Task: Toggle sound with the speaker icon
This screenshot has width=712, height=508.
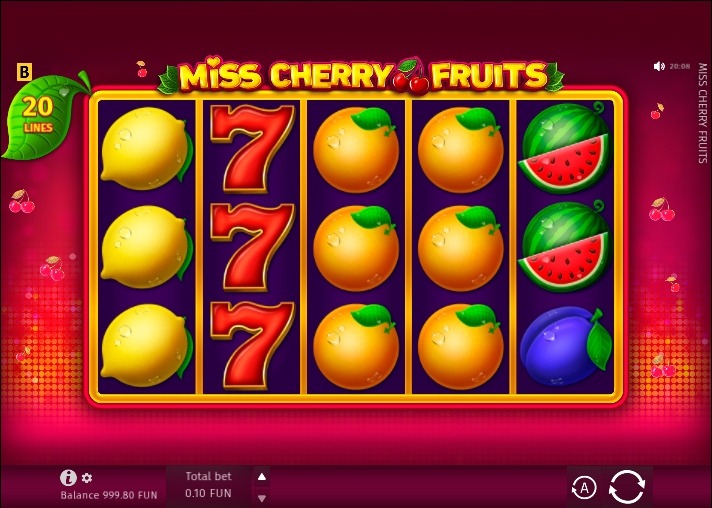Action: click(x=659, y=66)
